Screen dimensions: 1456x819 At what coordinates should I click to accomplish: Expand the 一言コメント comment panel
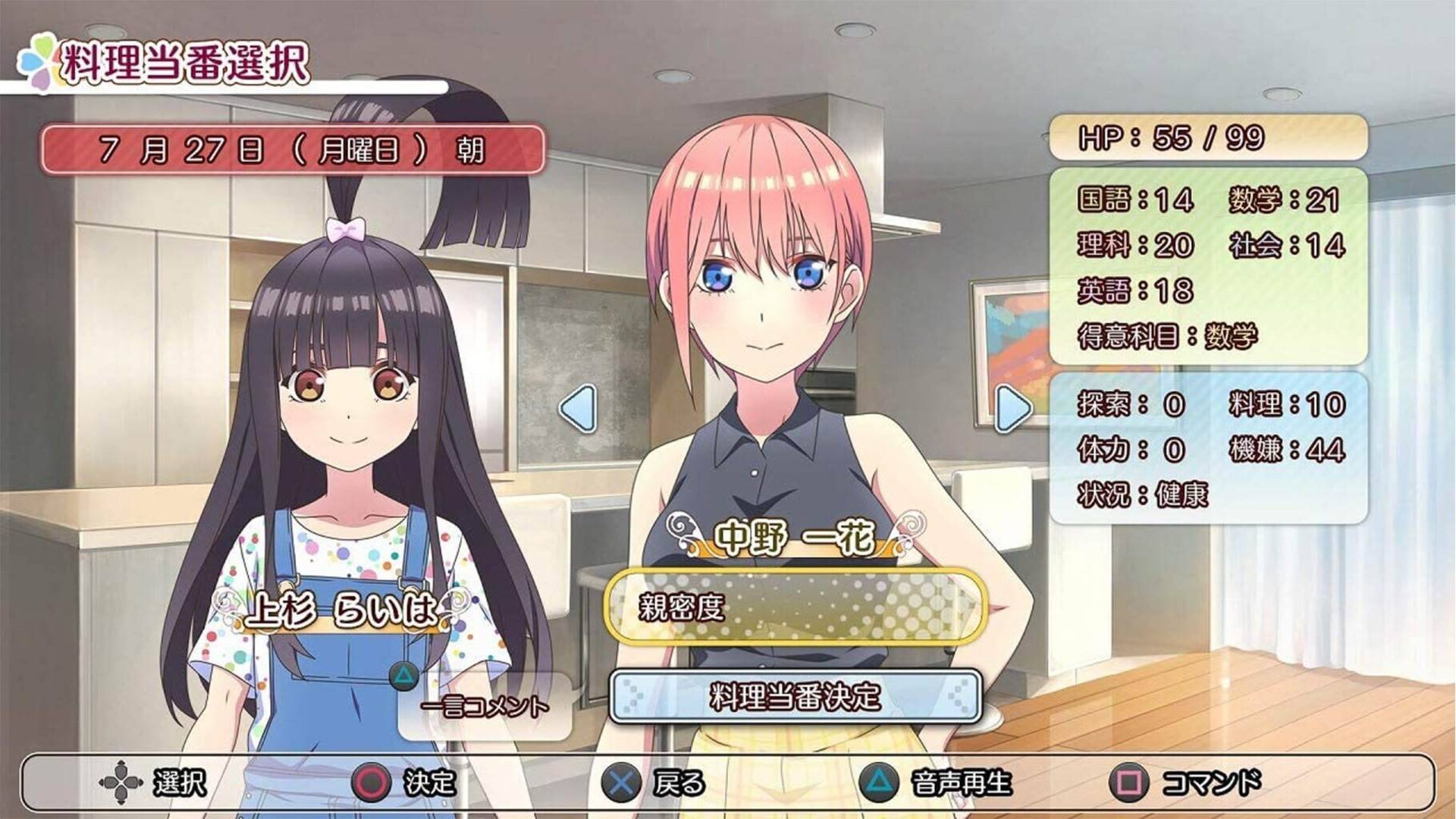tap(483, 705)
